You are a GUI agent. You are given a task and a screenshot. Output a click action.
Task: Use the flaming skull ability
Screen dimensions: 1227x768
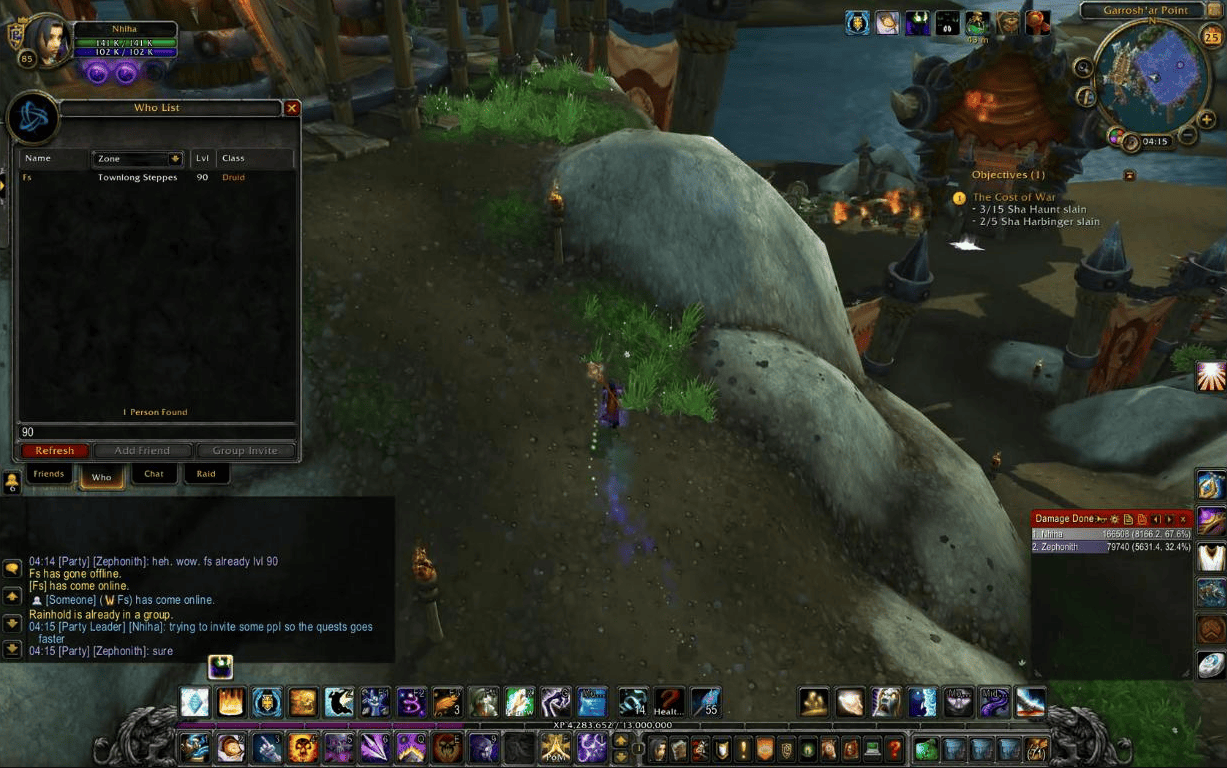[x=302, y=747]
